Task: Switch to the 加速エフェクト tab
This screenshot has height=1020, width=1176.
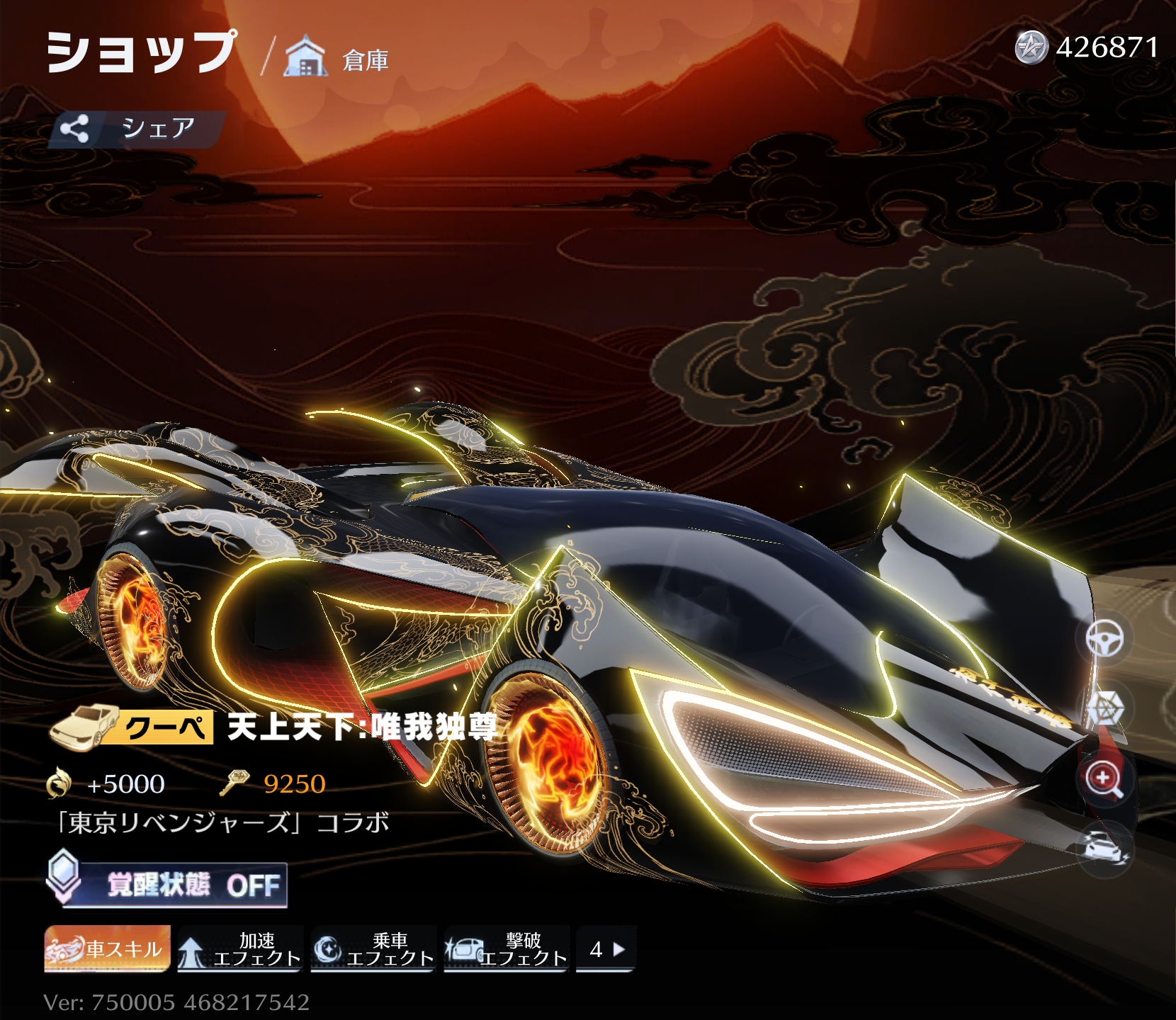Action: point(241,948)
